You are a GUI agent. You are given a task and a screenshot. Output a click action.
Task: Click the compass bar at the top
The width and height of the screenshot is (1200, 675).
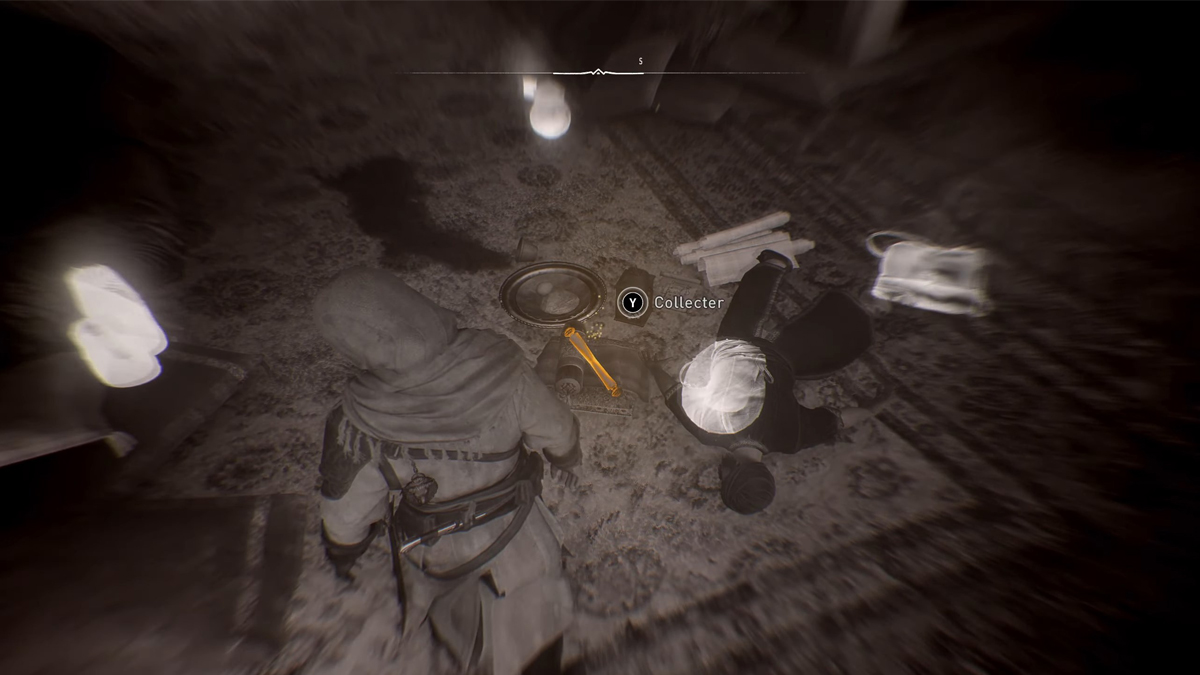point(598,72)
